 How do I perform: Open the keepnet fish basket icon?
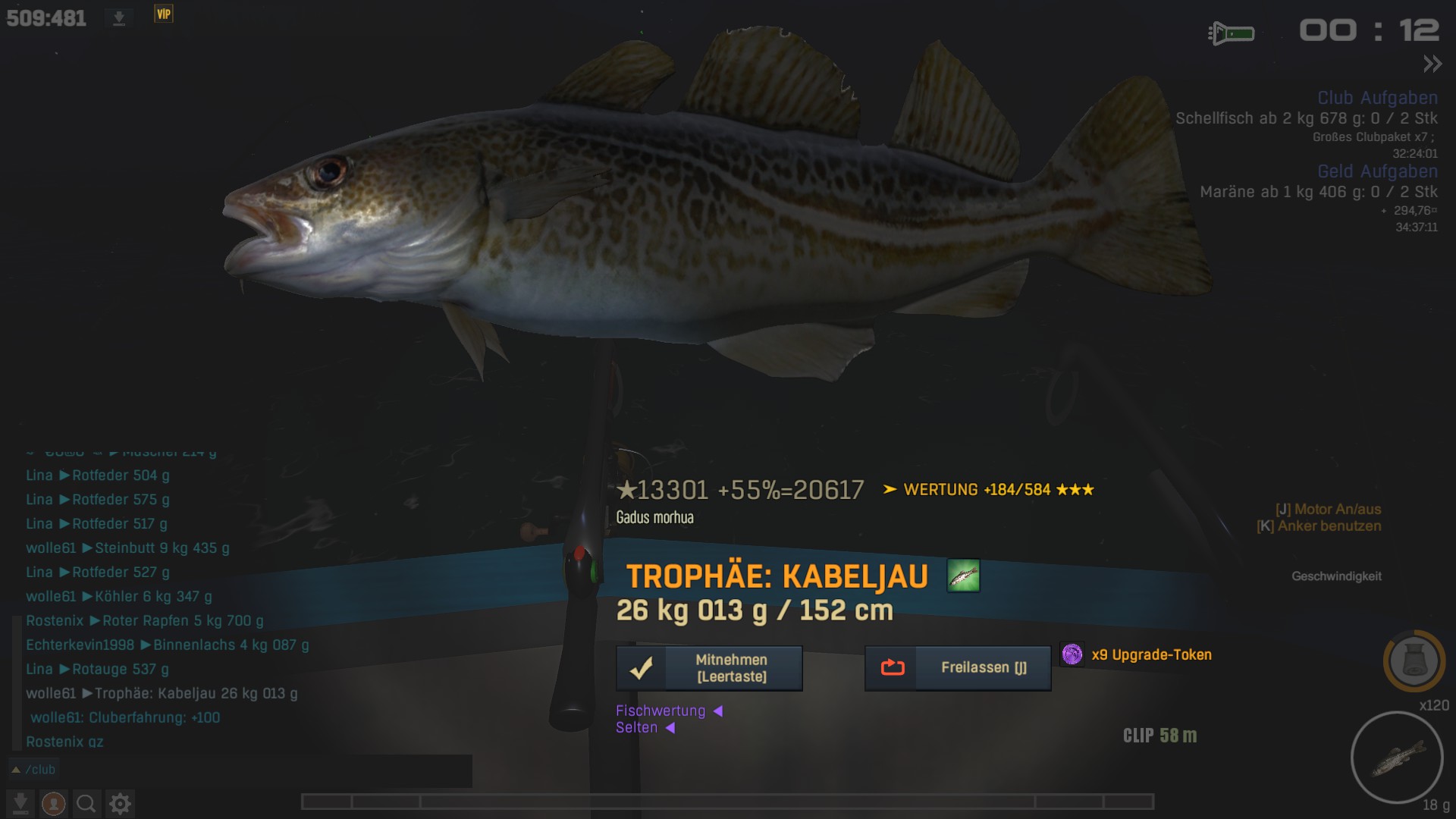point(1414,661)
